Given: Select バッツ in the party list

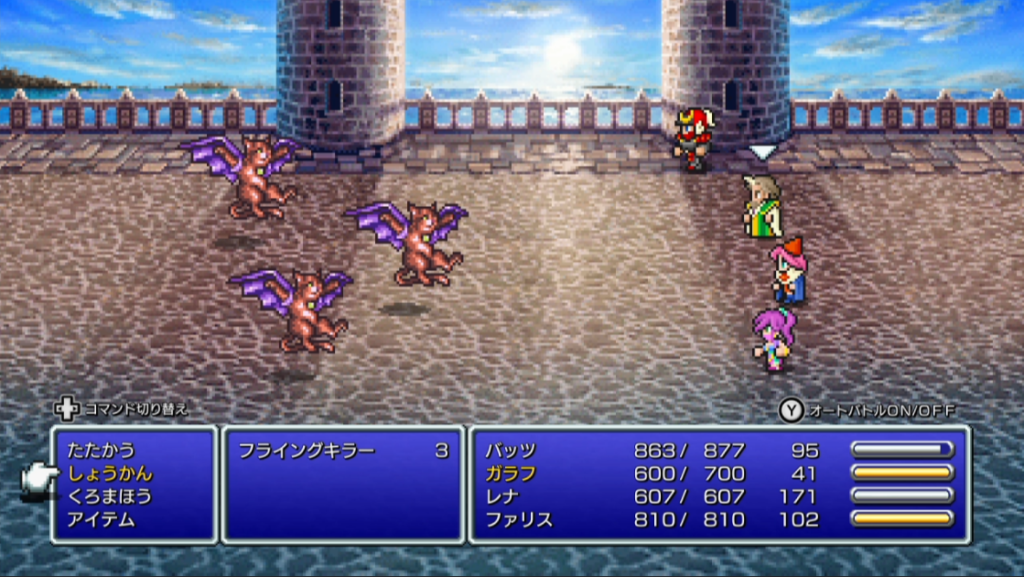Looking at the screenshot, I should click(x=510, y=451).
